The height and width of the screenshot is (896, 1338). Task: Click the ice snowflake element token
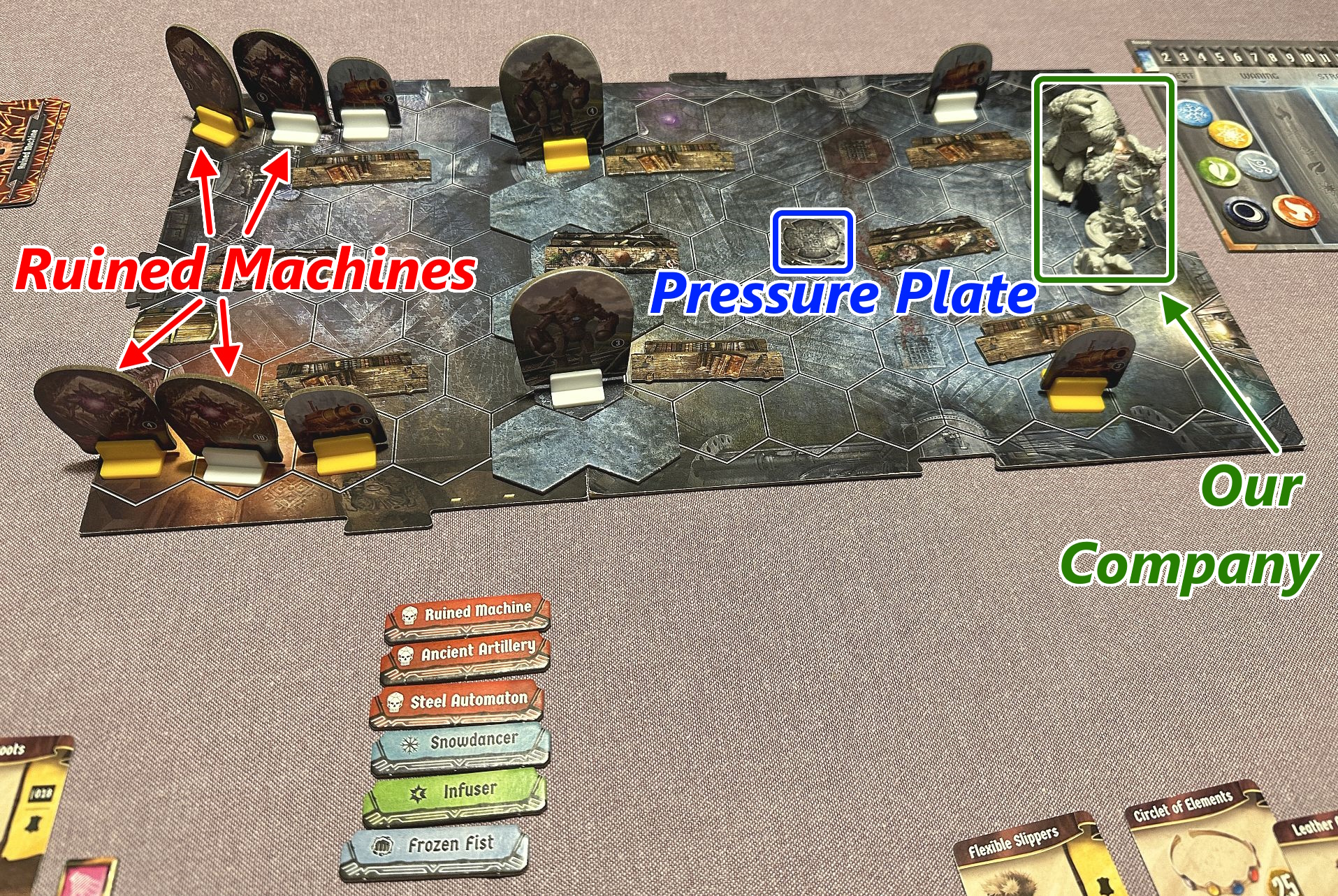click(1195, 112)
